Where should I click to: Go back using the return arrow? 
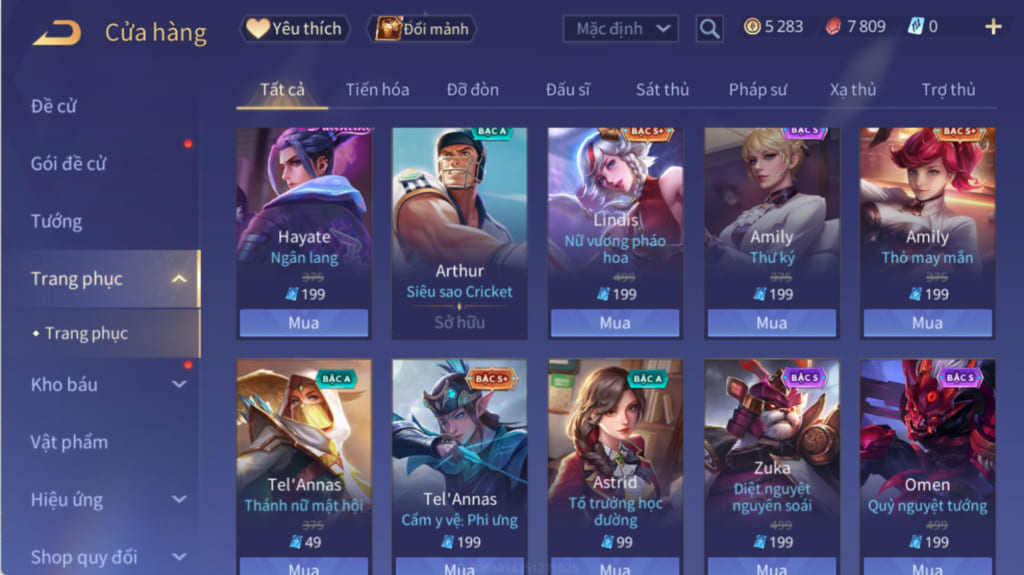[56, 33]
